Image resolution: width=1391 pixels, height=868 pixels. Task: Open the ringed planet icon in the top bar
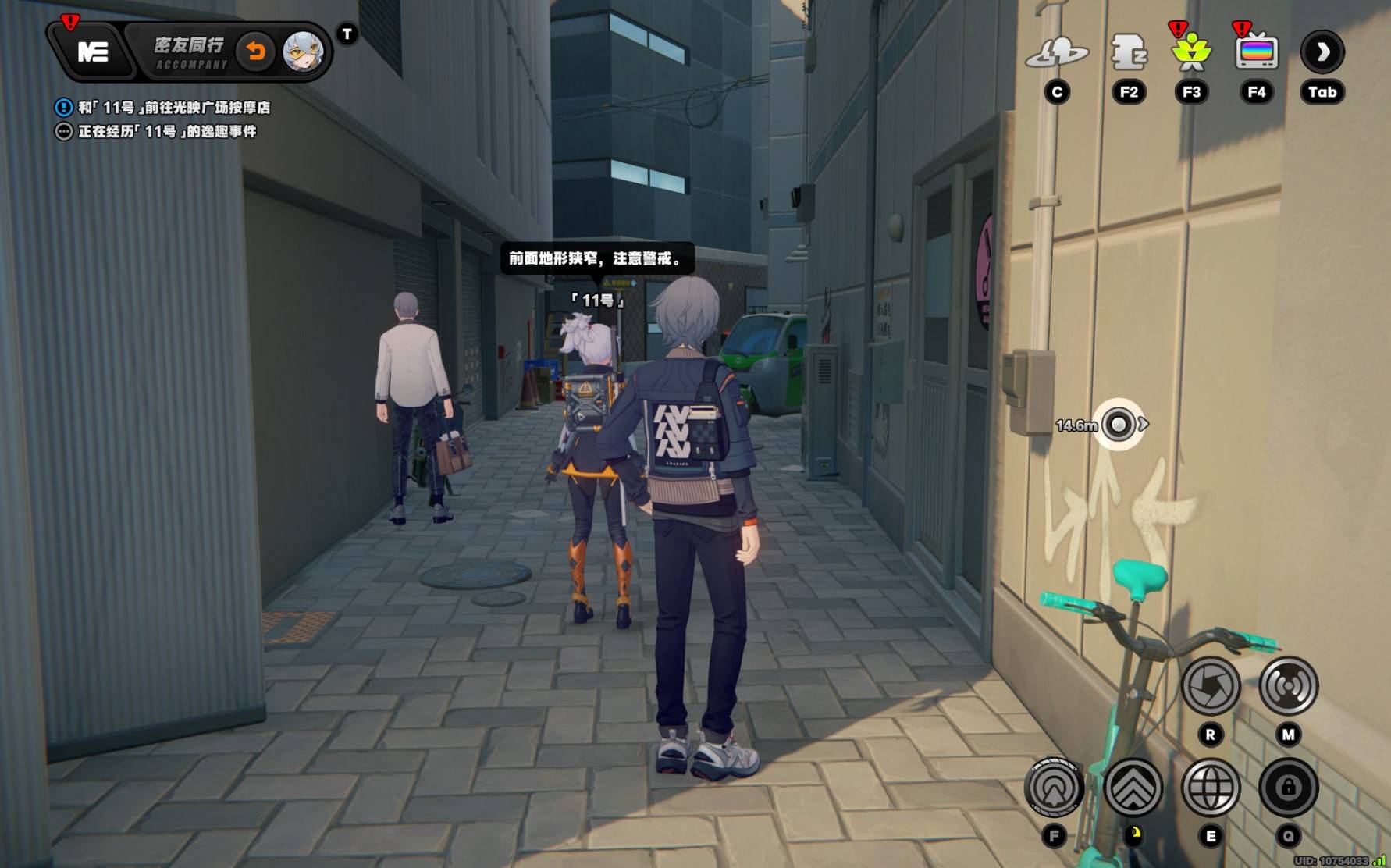pos(1057,53)
